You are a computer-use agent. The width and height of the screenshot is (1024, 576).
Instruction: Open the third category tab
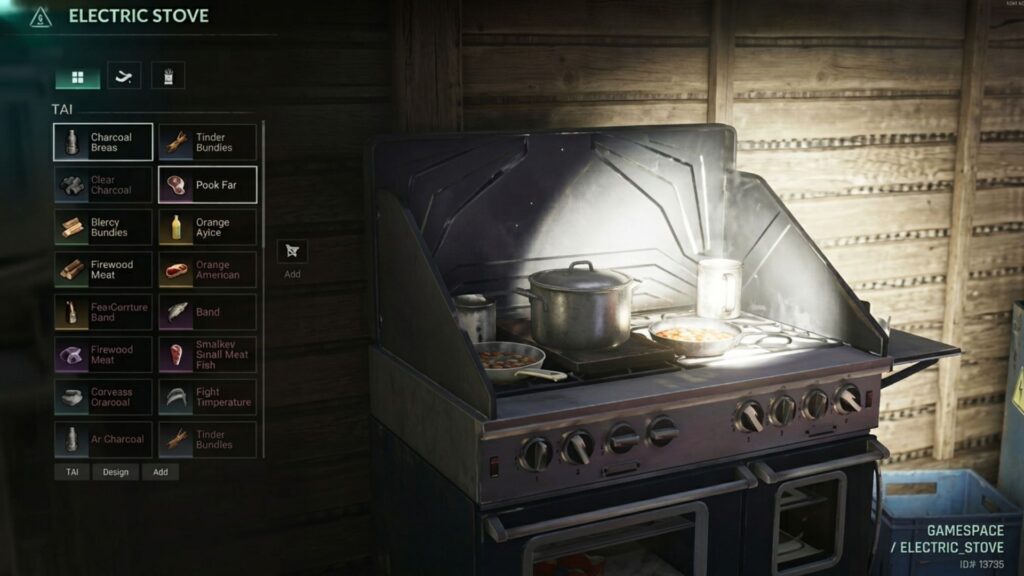coord(168,77)
